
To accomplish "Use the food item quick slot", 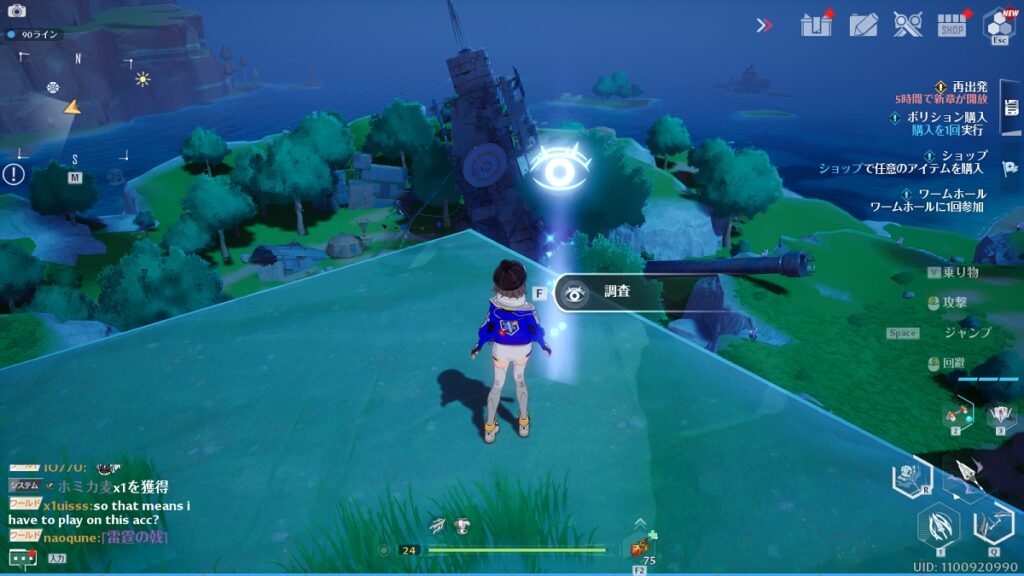I will click(640, 546).
